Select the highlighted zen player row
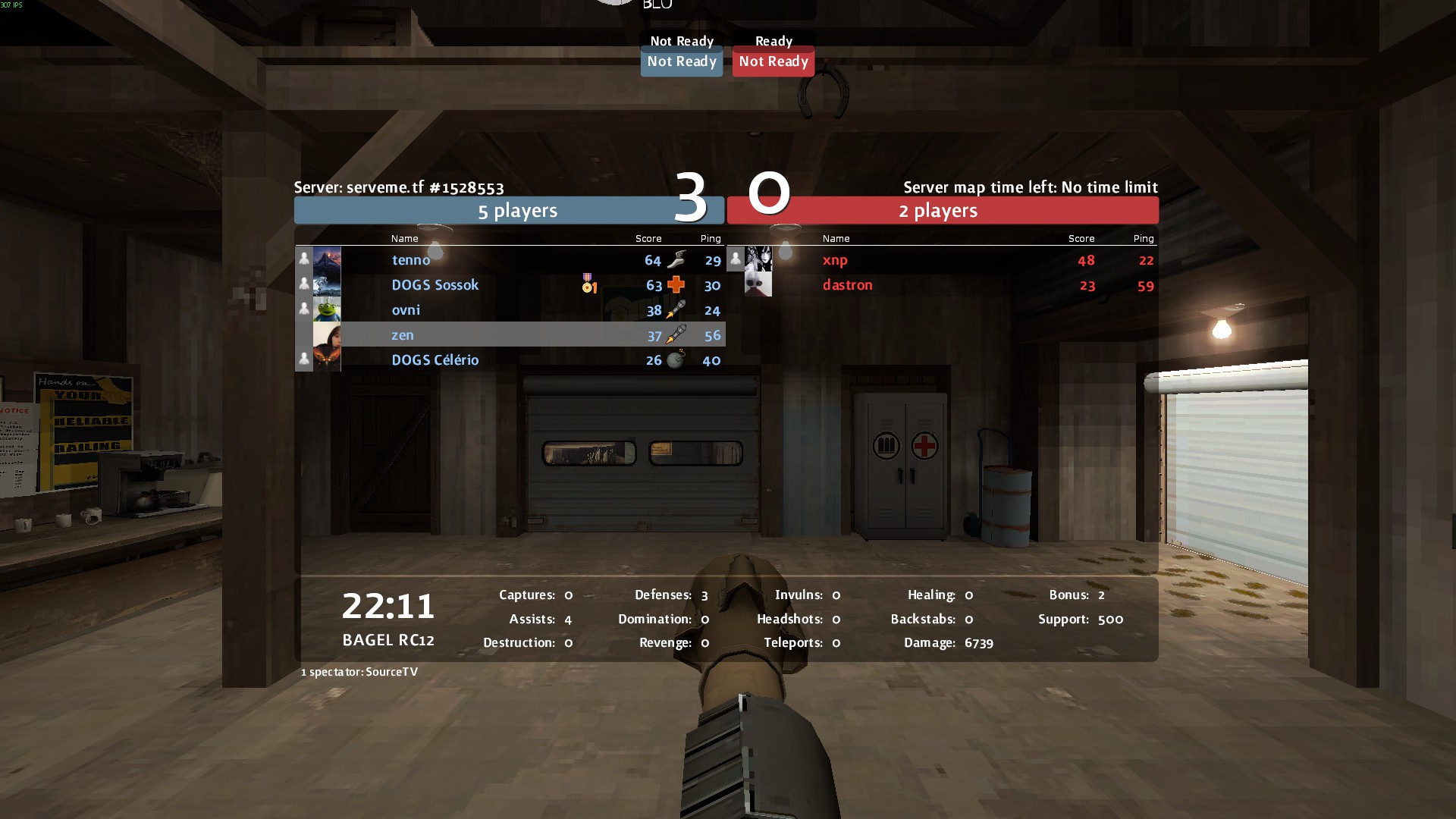Image resolution: width=1456 pixels, height=819 pixels. (x=403, y=335)
